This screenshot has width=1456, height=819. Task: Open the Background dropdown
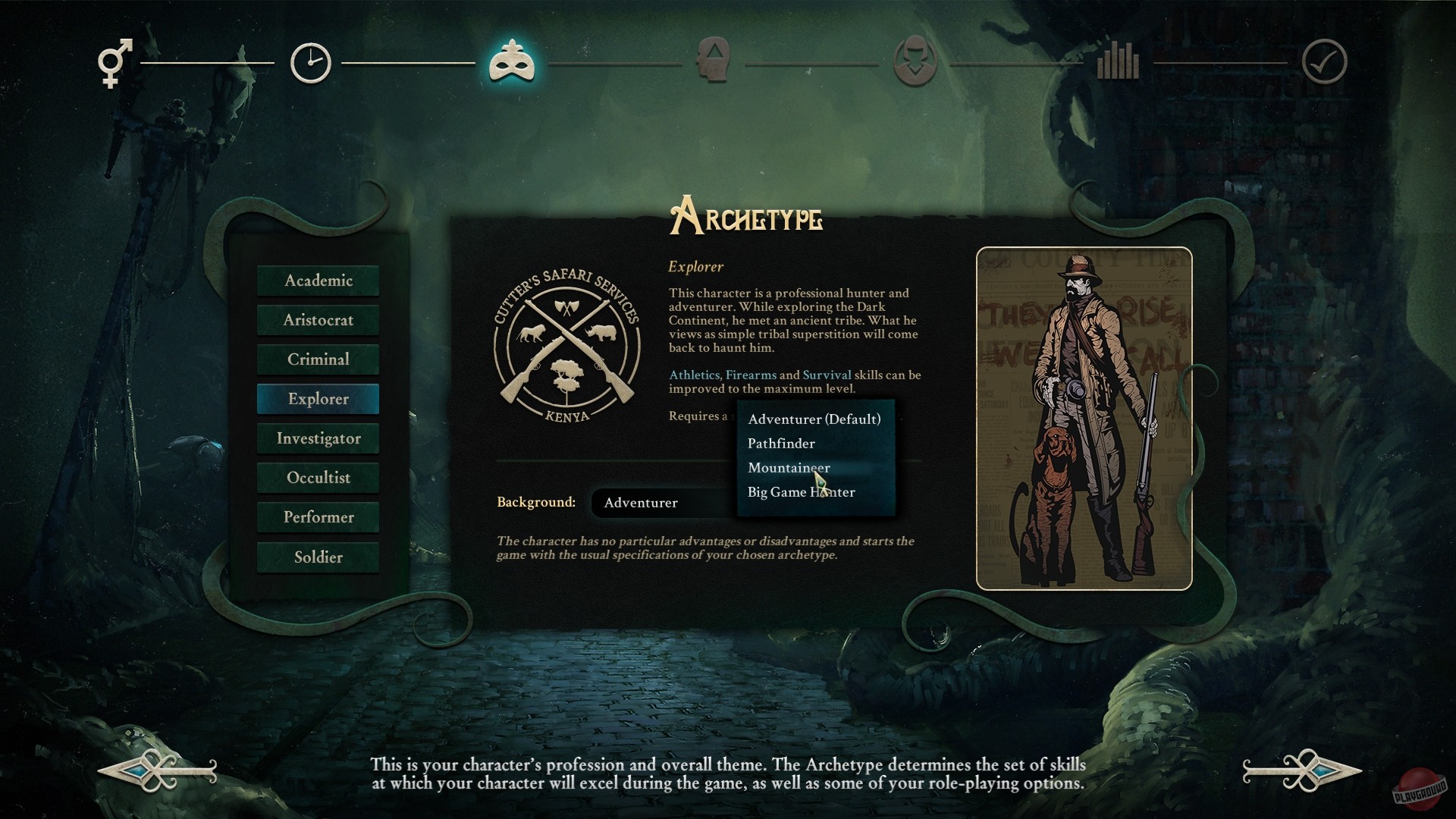(660, 502)
